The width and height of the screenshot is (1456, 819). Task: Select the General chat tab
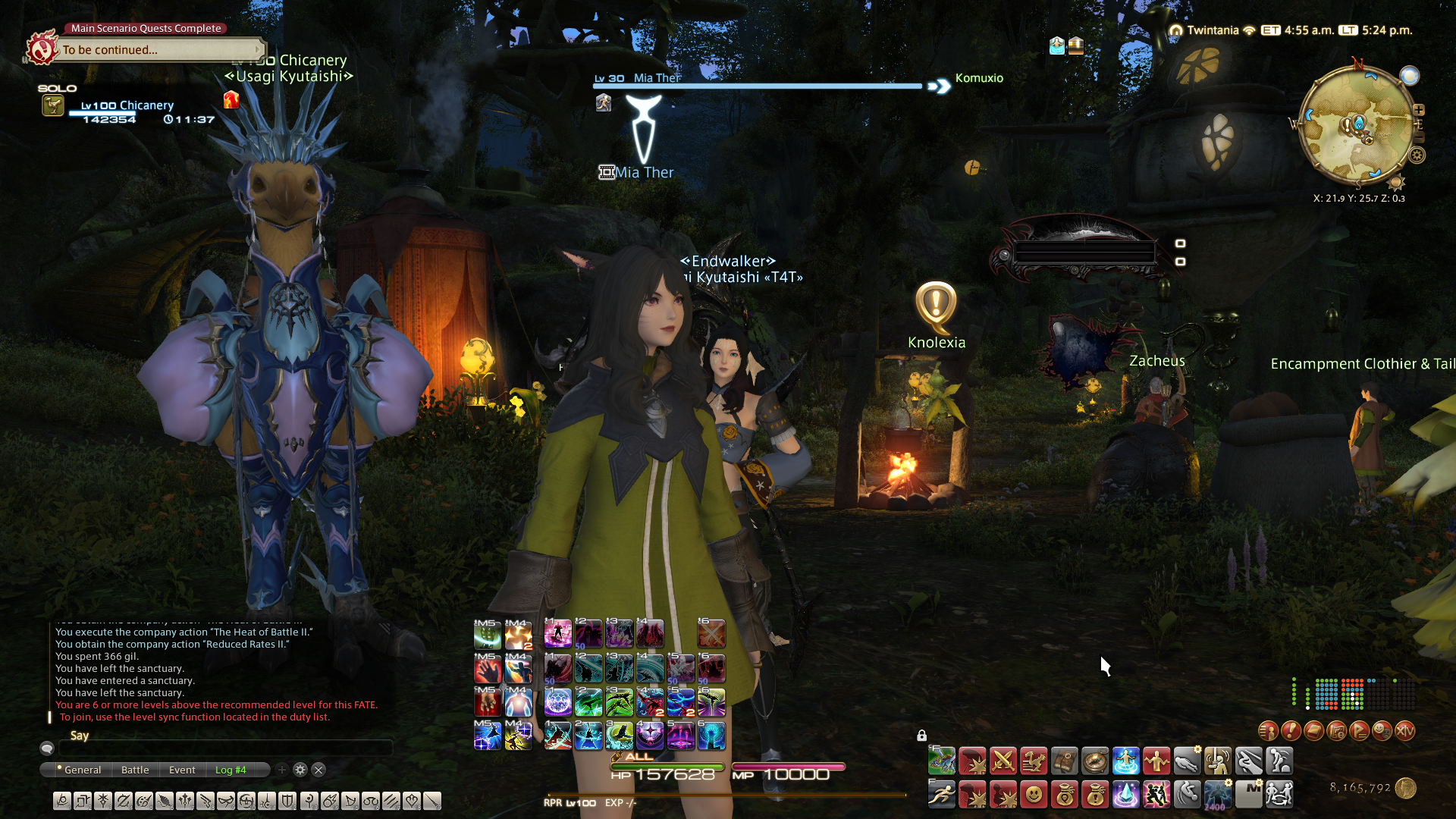[x=82, y=770]
